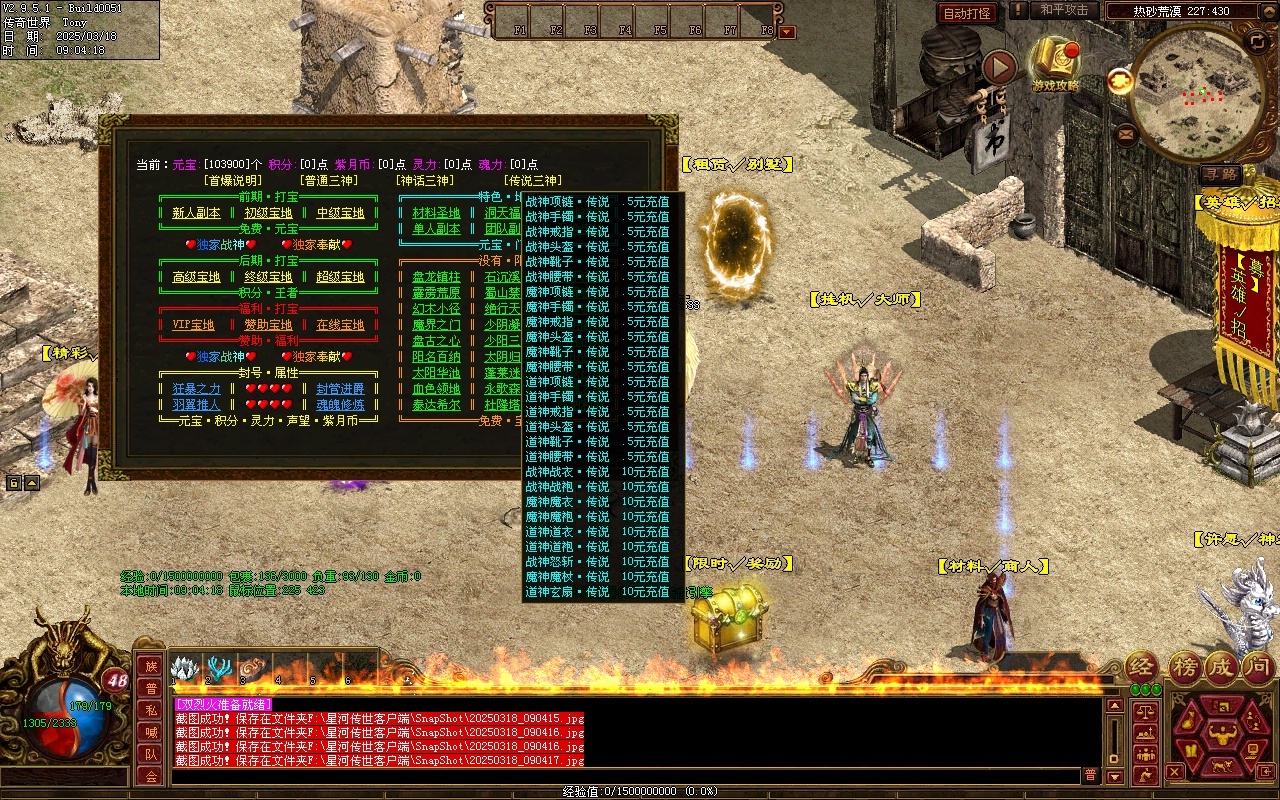Select the 在线宝地 online treasure link

click(x=340, y=325)
